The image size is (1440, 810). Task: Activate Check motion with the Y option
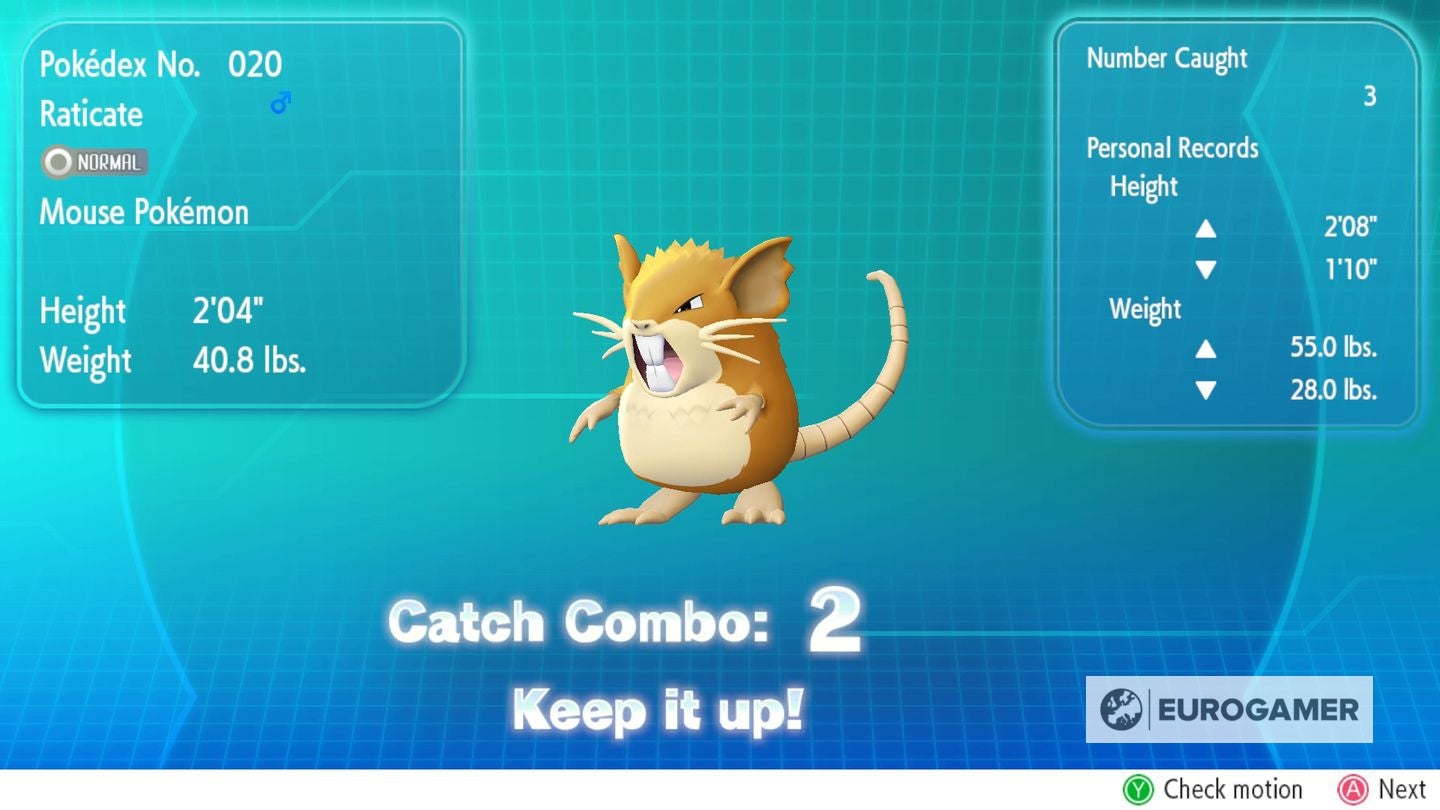(x=1214, y=789)
